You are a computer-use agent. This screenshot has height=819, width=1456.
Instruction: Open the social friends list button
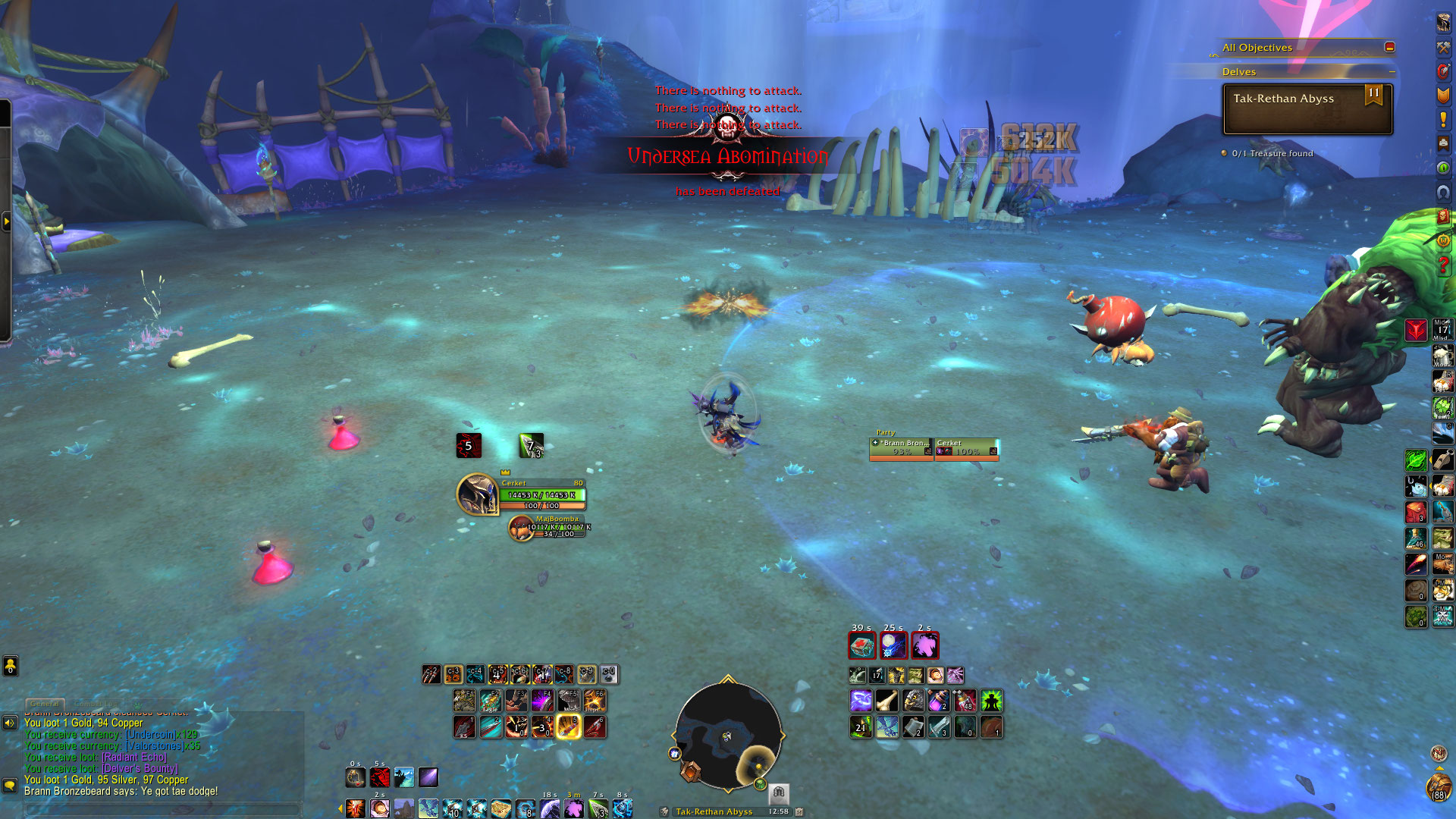[x=10, y=666]
